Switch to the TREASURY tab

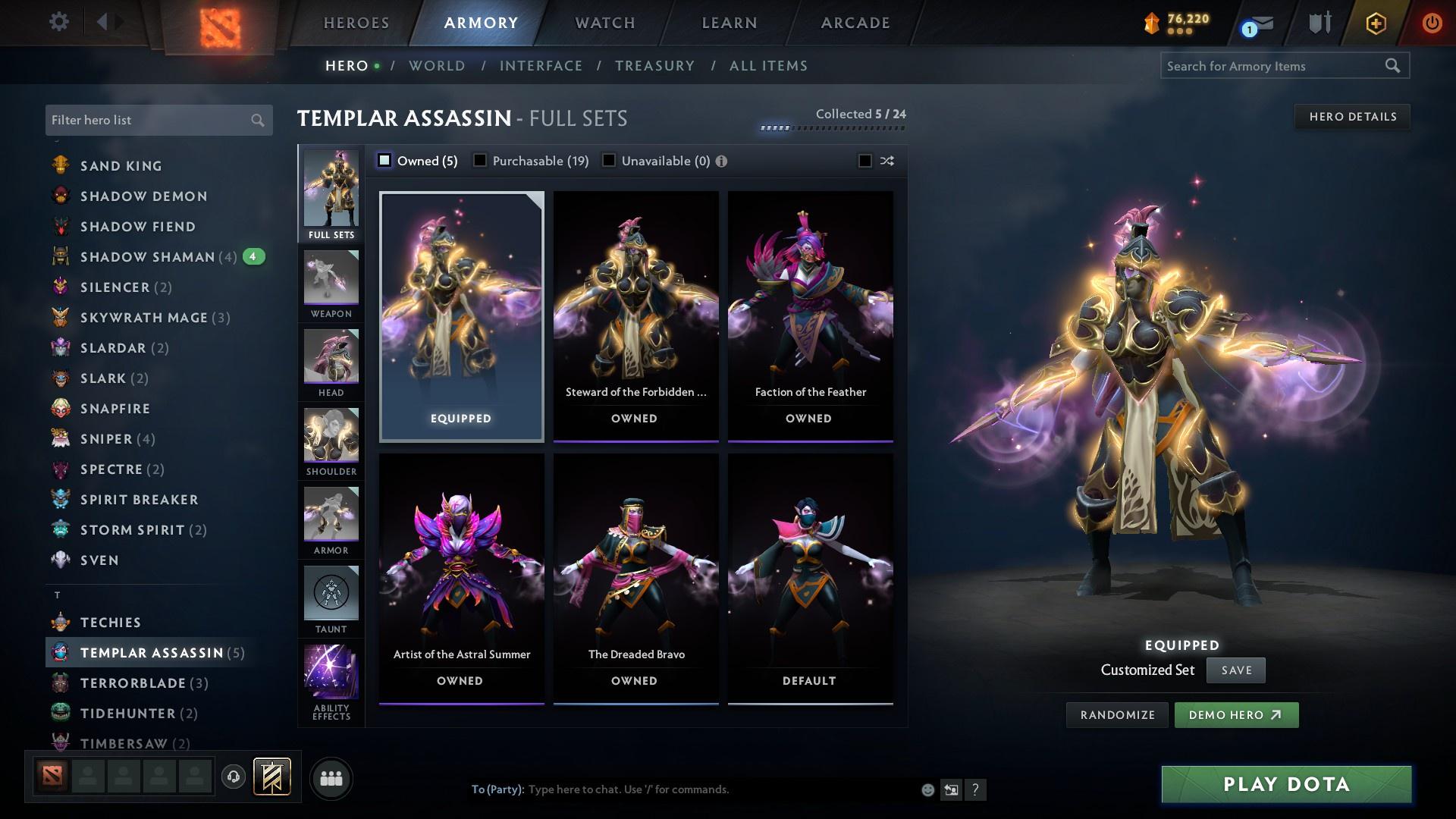[x=654, y=66]
